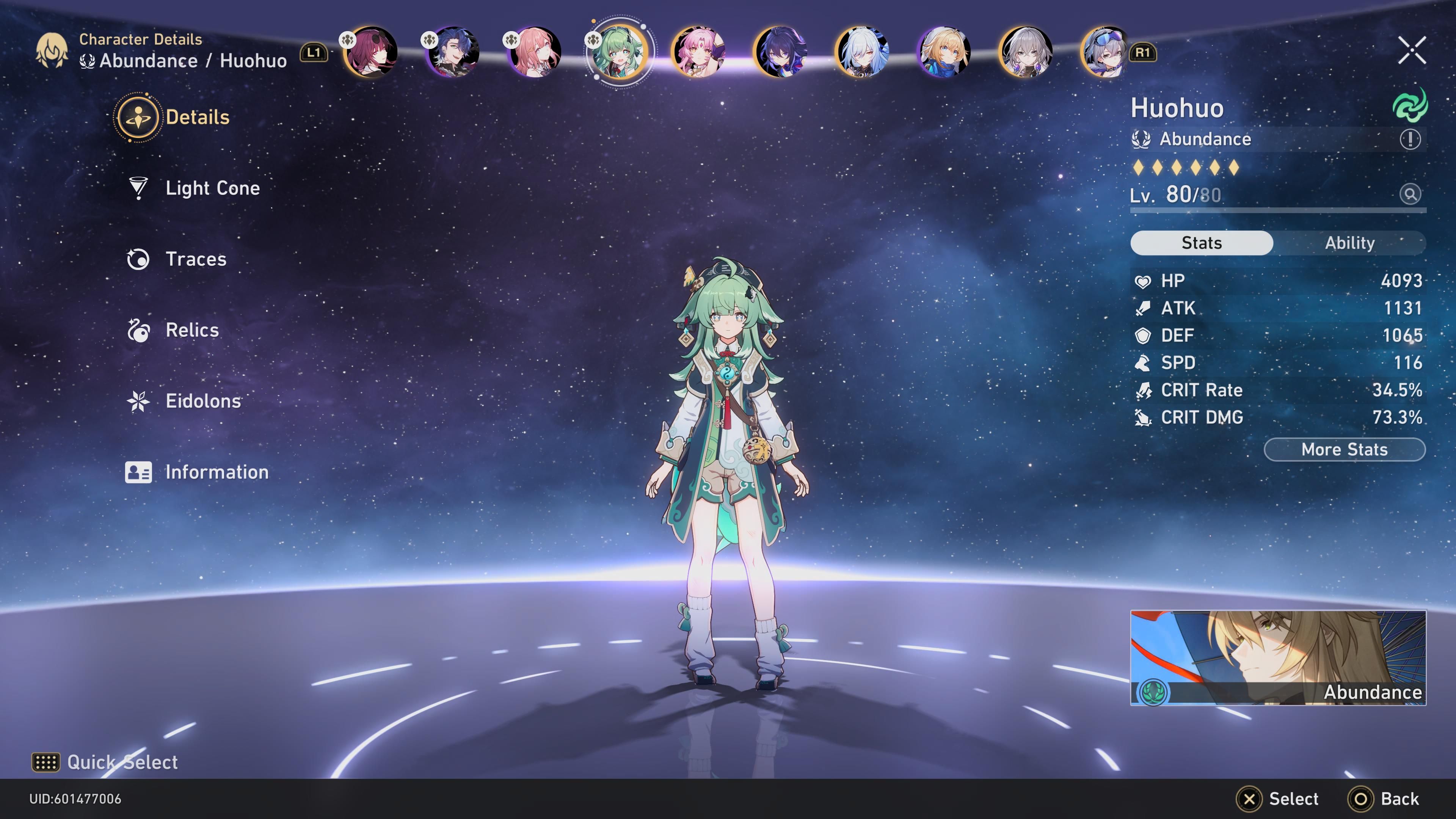Select the Stats tab
This screenshot has height=819, width=1456.
(x=1202, y=243)
